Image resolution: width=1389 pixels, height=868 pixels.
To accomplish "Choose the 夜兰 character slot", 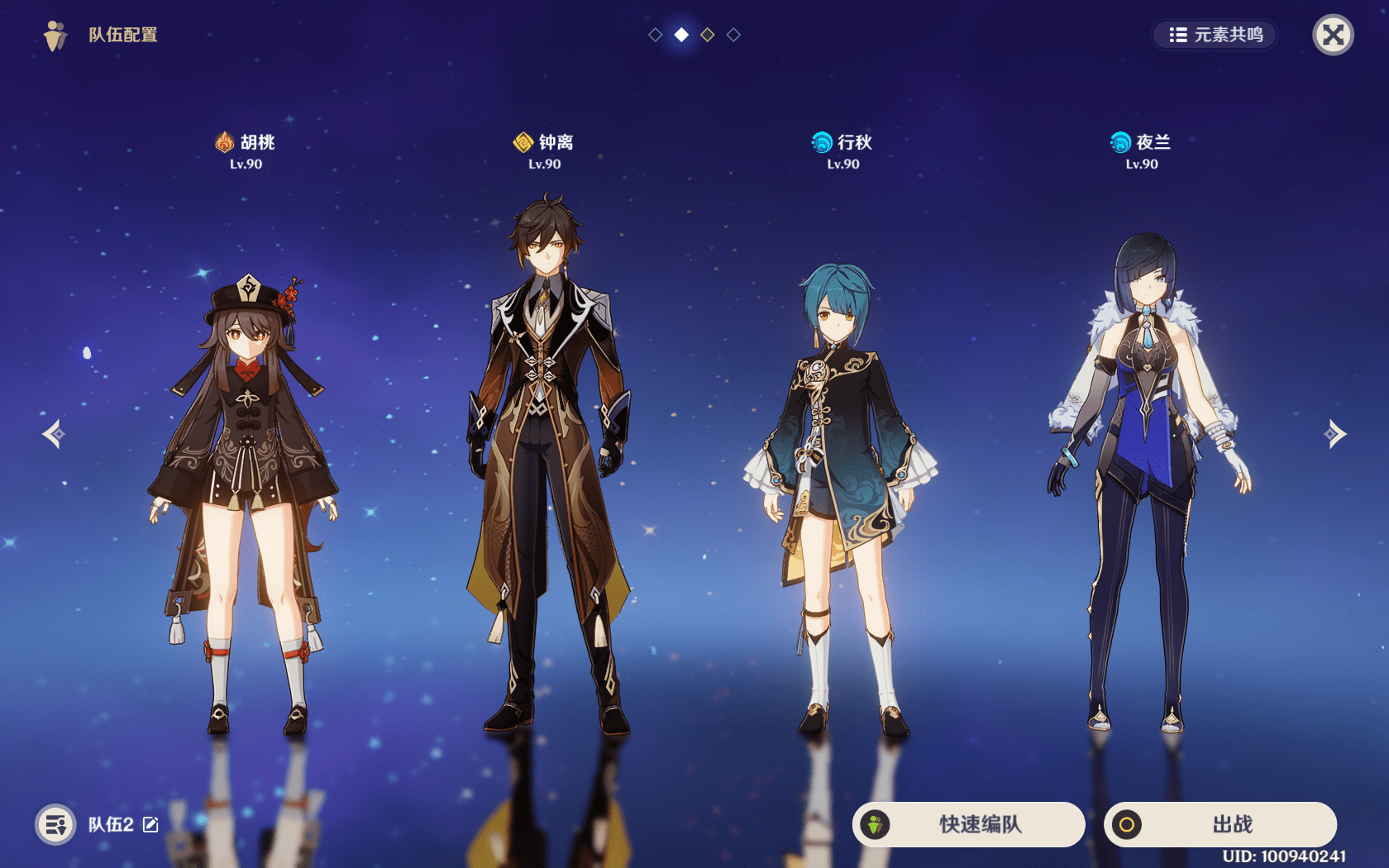I will click(x=1145, y=479).
